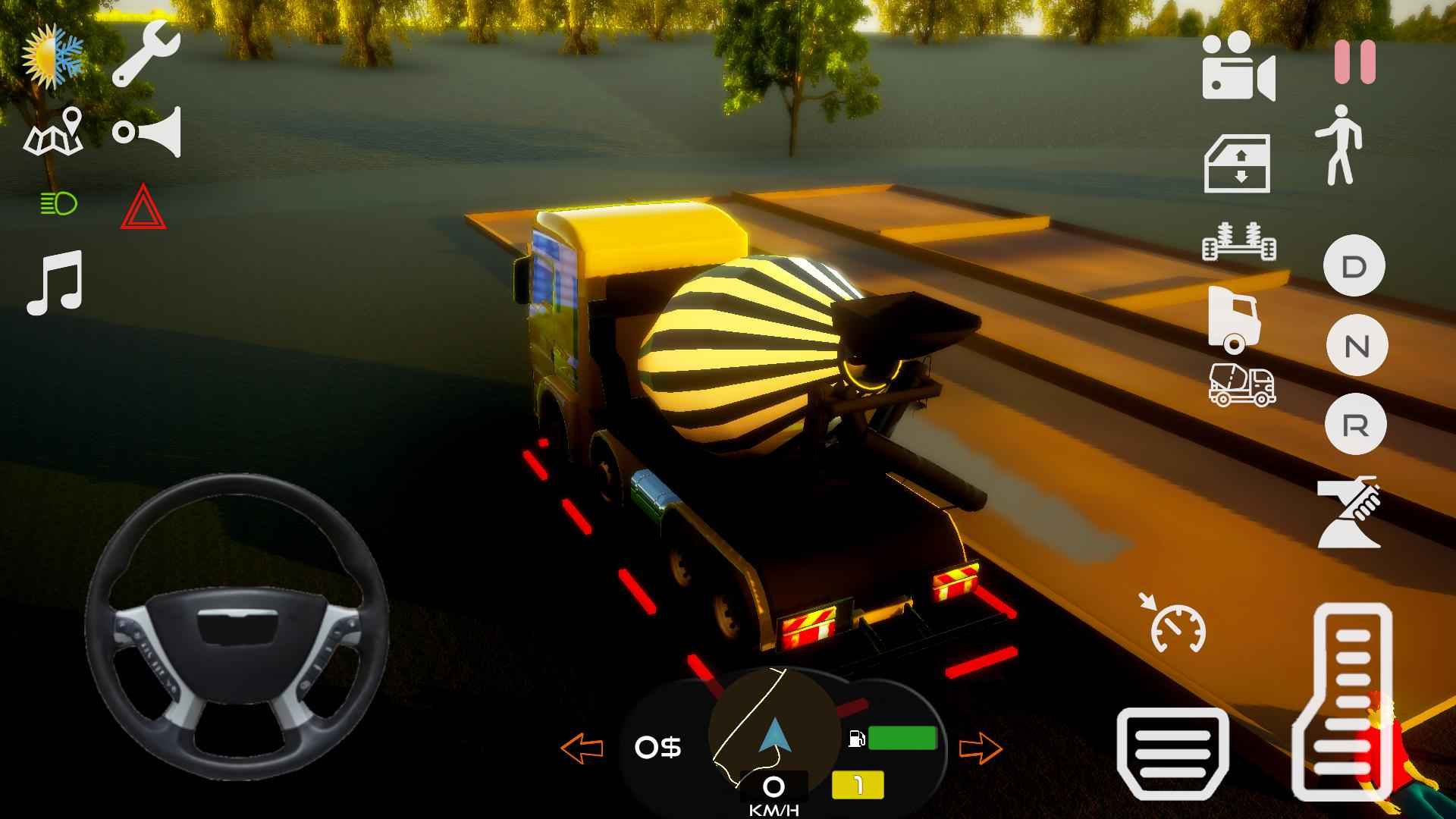1456x819 pixels.
Task: Enable cruise control speedometer icon
Action: (x=1175, y=626)
